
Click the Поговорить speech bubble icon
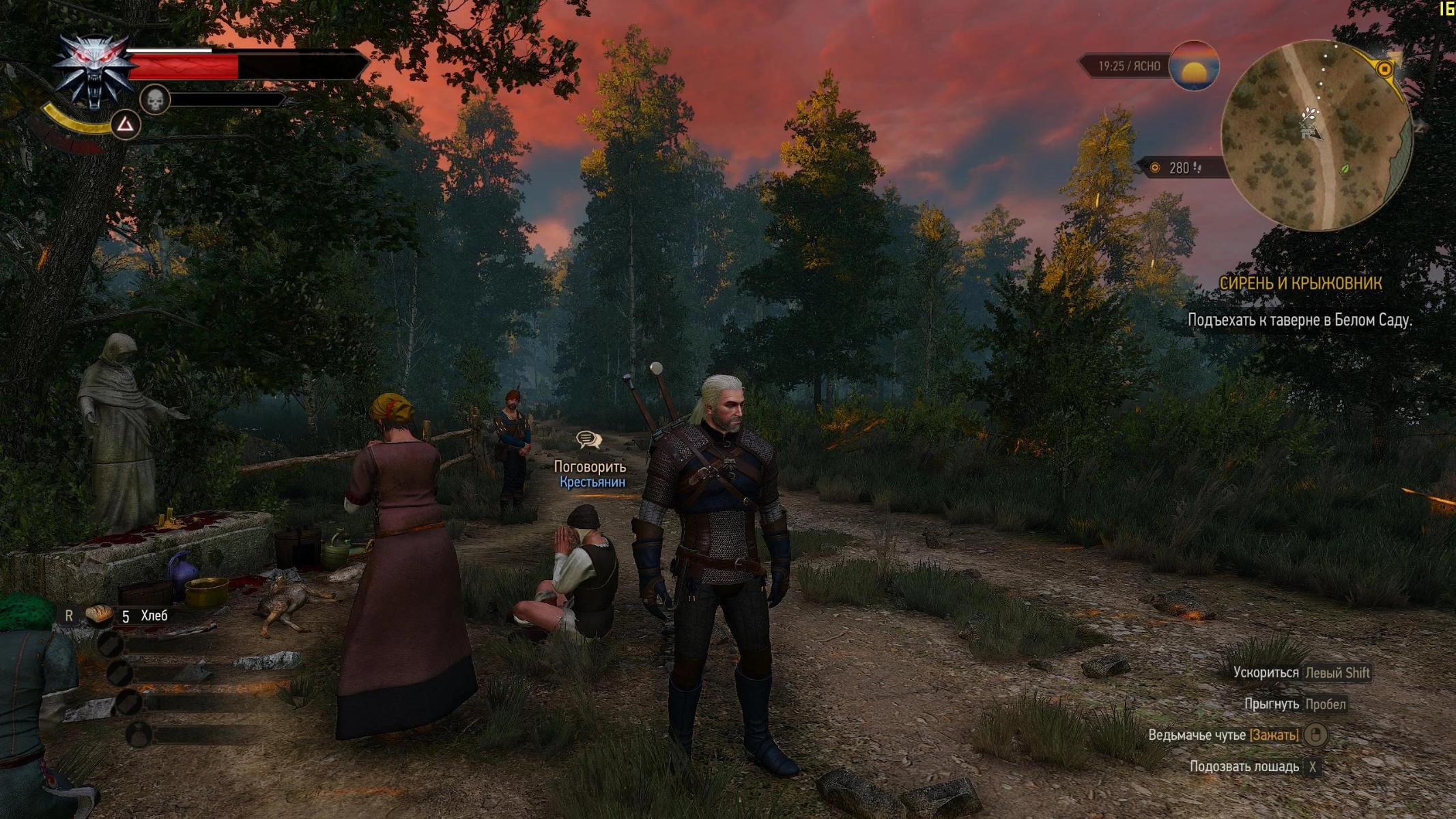(x=588, y=440)
